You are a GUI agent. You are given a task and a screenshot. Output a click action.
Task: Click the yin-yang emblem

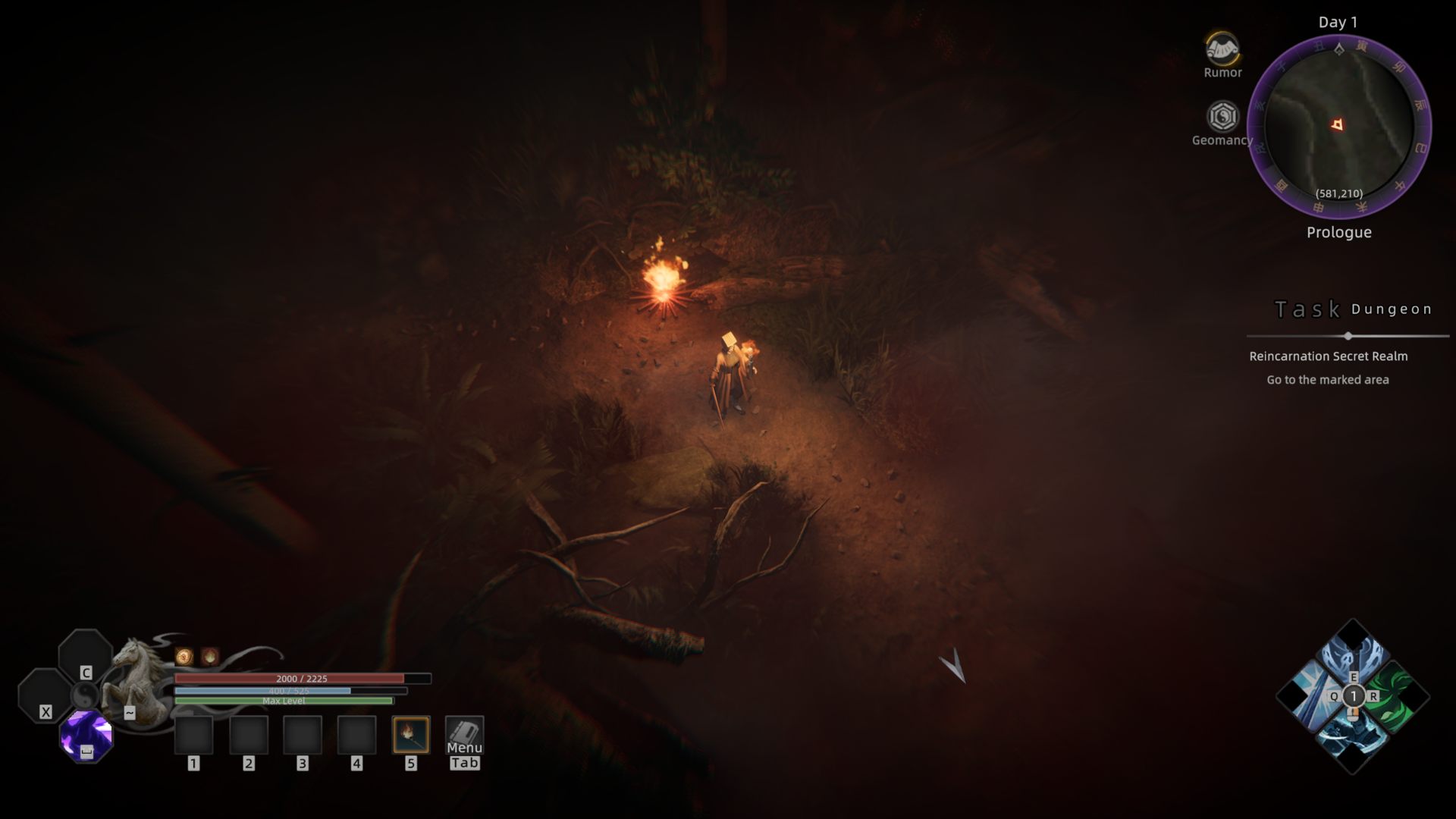click(85, 695)
